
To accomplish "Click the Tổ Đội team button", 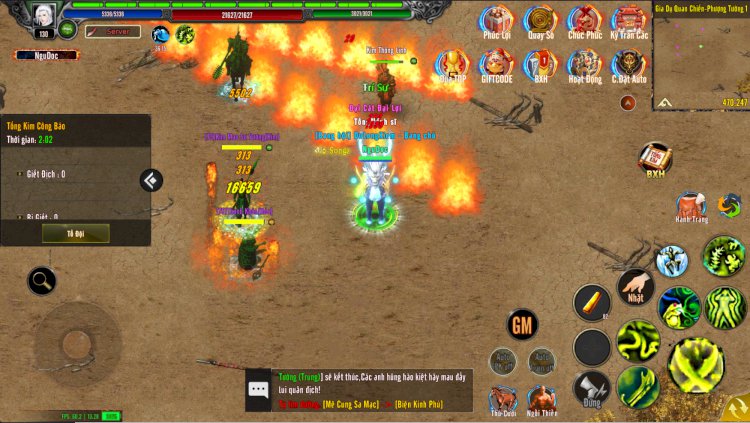I will [75, 233].
